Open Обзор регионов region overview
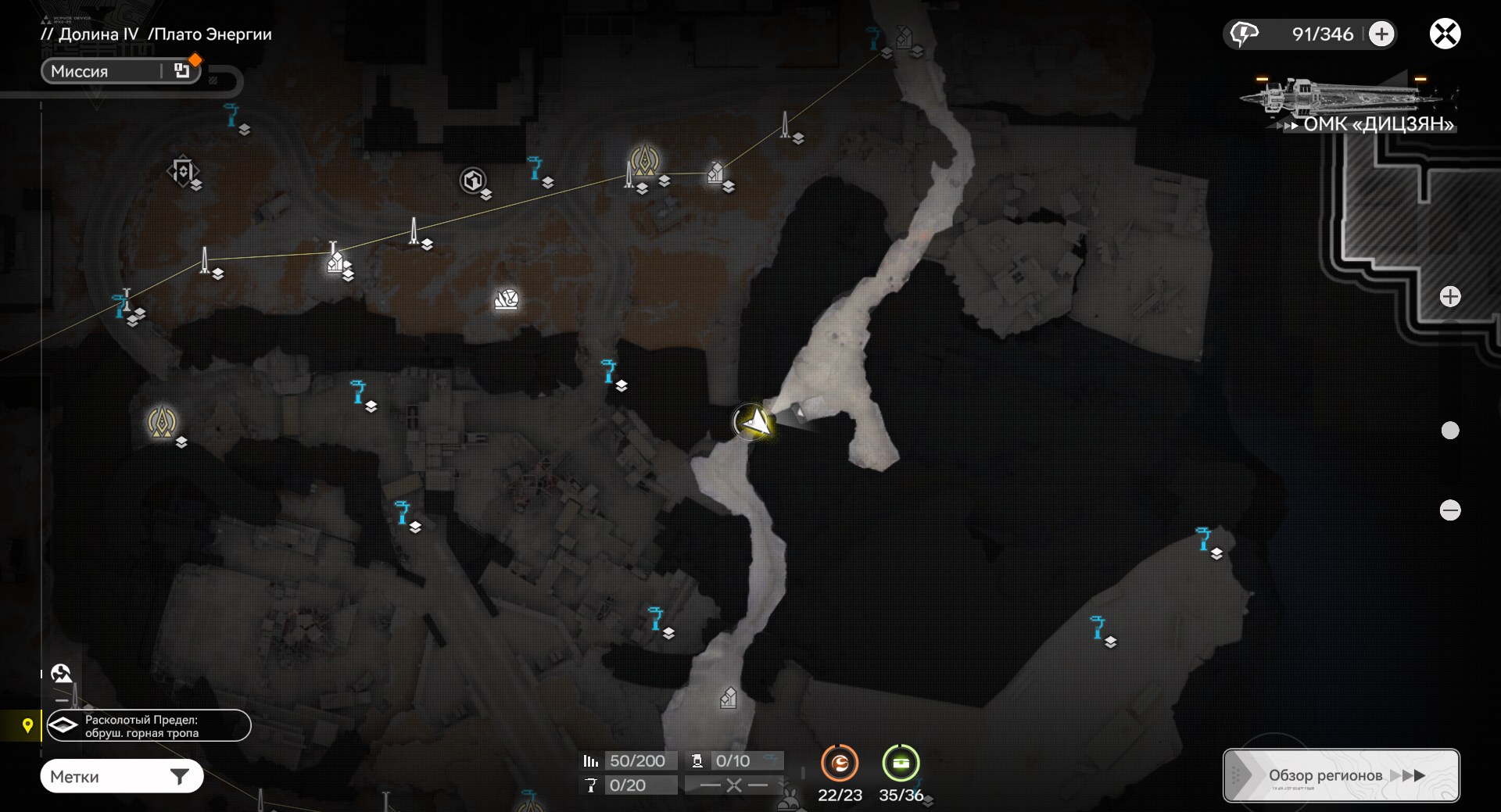Screen dimensions: 1501x812 click(x=1341, y=775)
